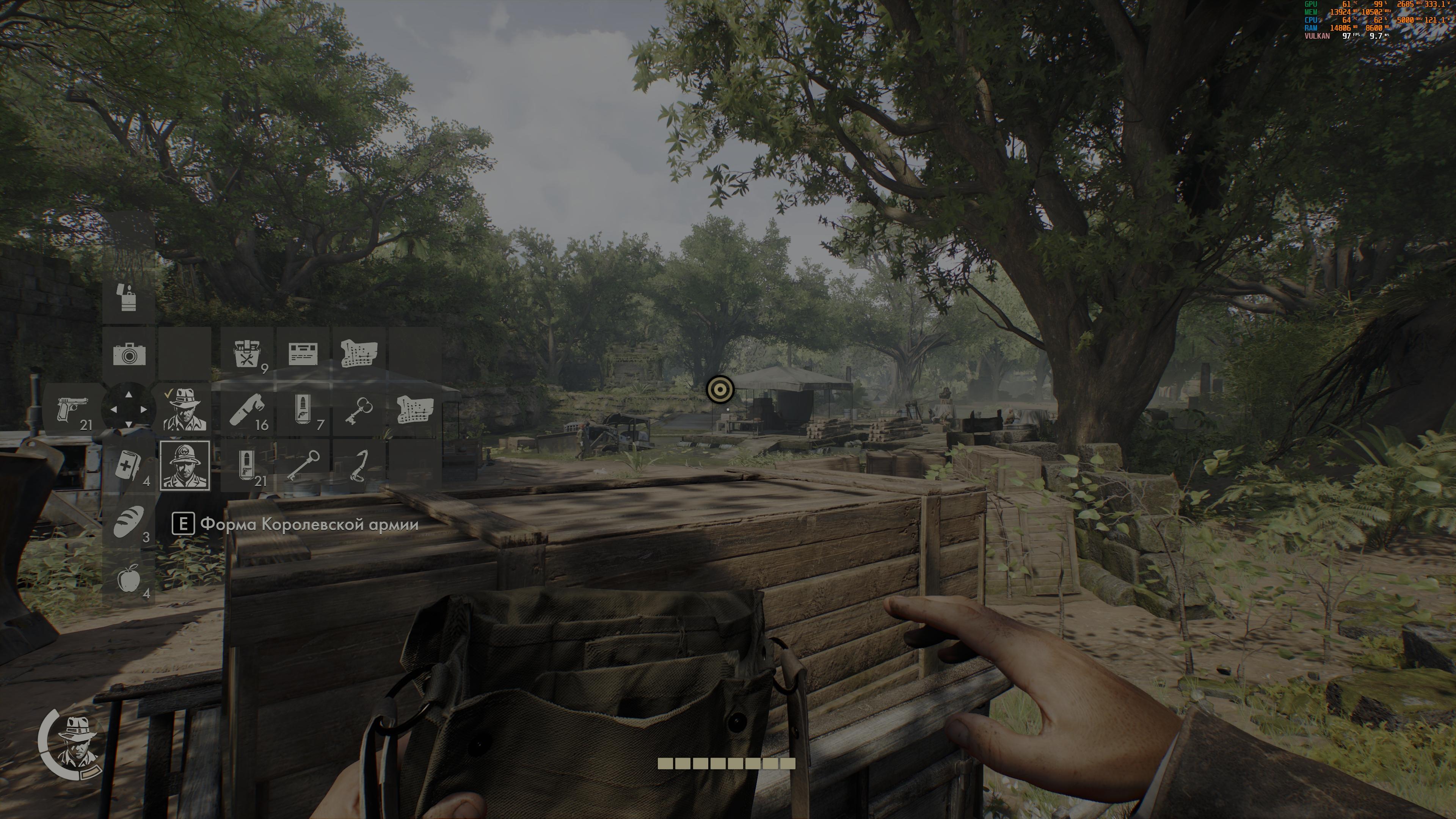This screenshot has width=1456, height=819.
Task: Select the repair toolkit slot
Action: [x=247, y=353]
